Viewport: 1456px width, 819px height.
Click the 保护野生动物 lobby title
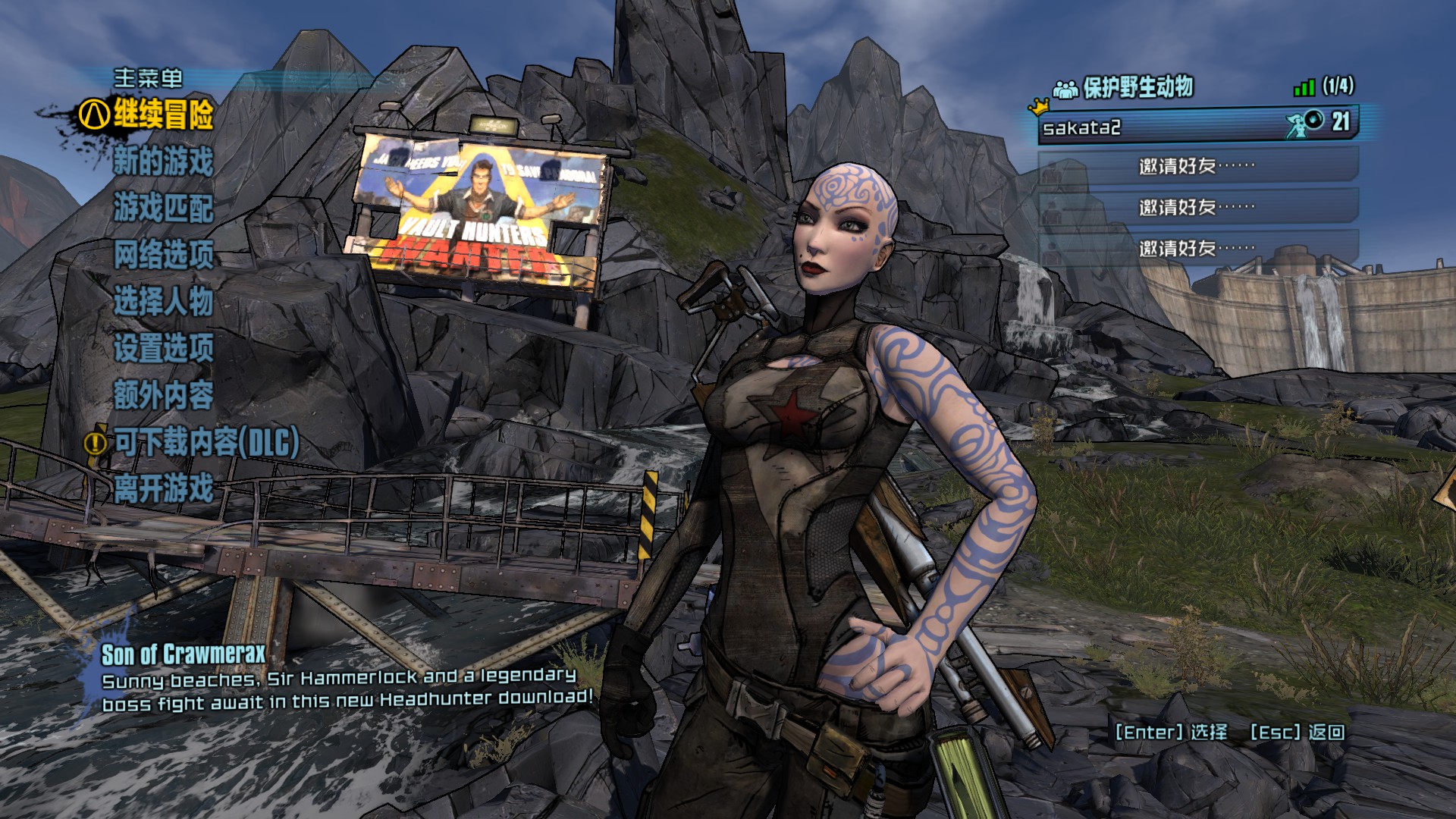coord(1137,88)
